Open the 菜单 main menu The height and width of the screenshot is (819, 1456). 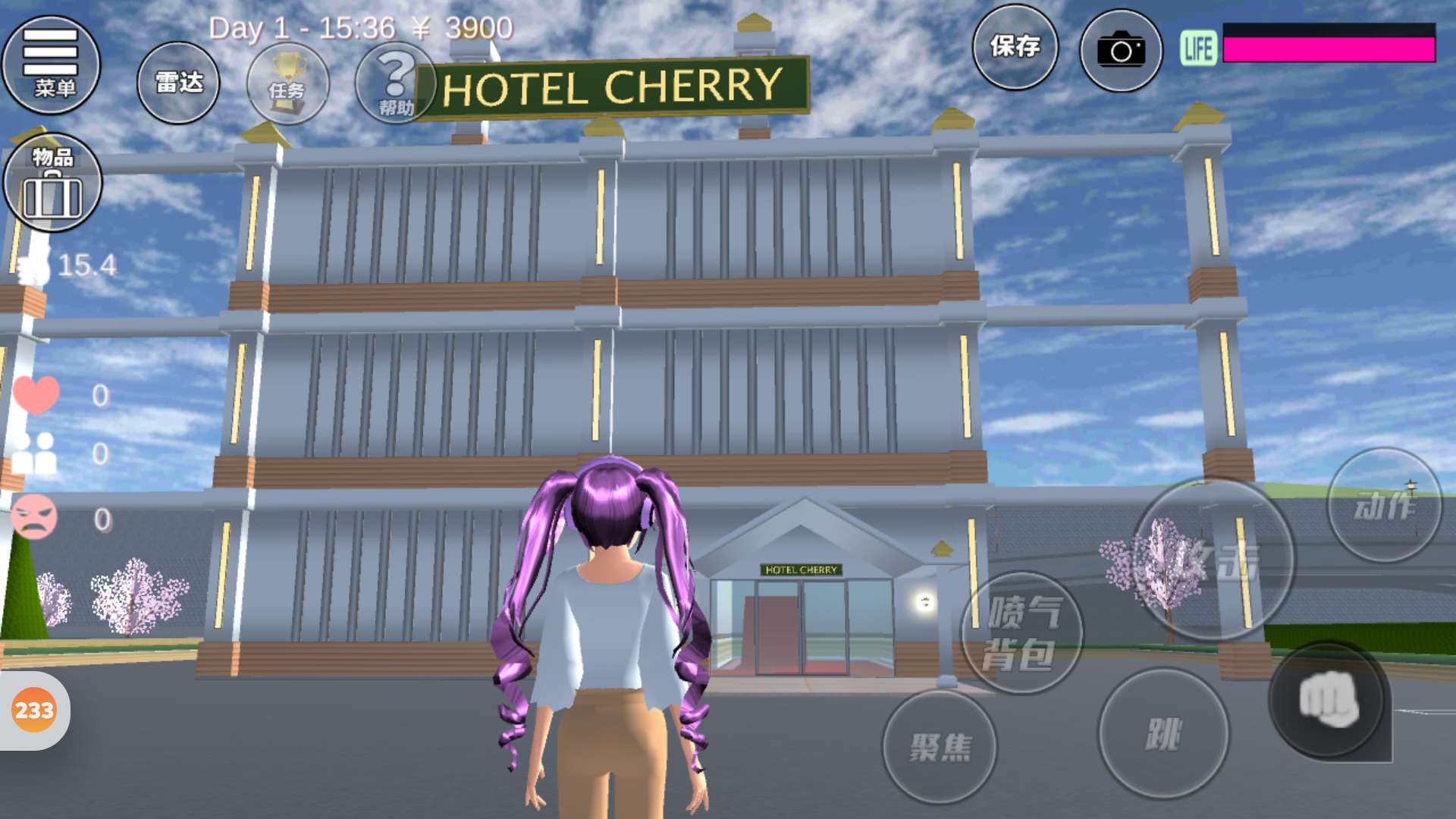(52, 64)
